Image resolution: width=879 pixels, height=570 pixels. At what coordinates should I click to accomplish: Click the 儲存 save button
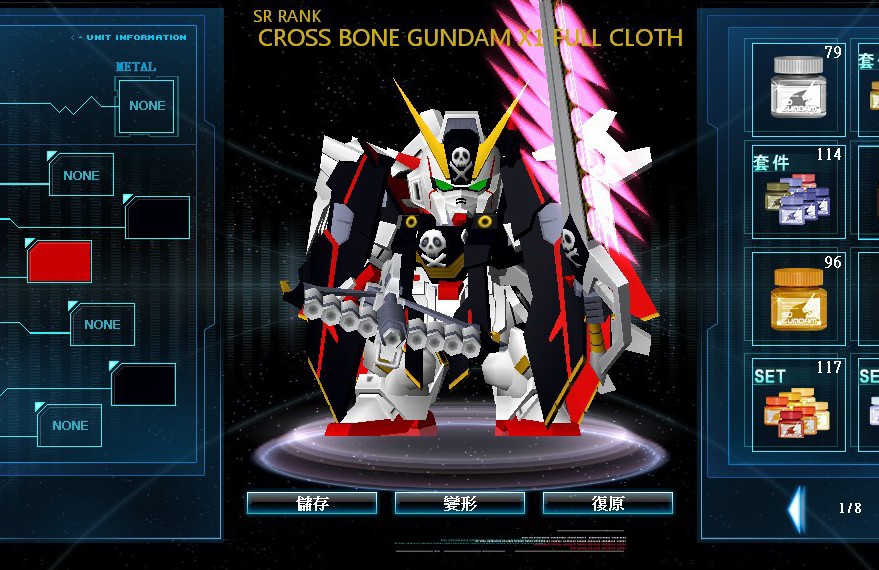(x=311, y=503)
